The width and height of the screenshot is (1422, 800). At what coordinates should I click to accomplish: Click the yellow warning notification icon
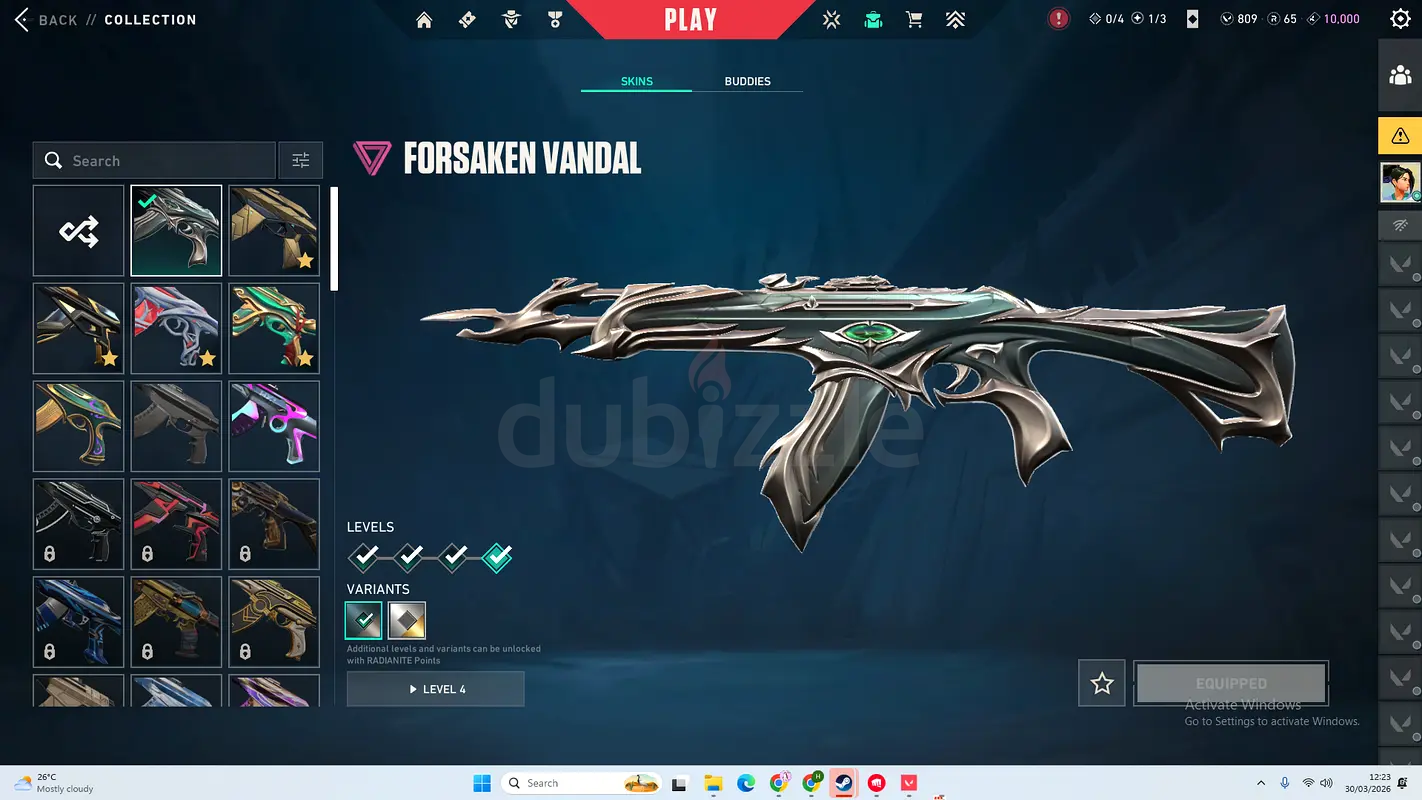1400,136
